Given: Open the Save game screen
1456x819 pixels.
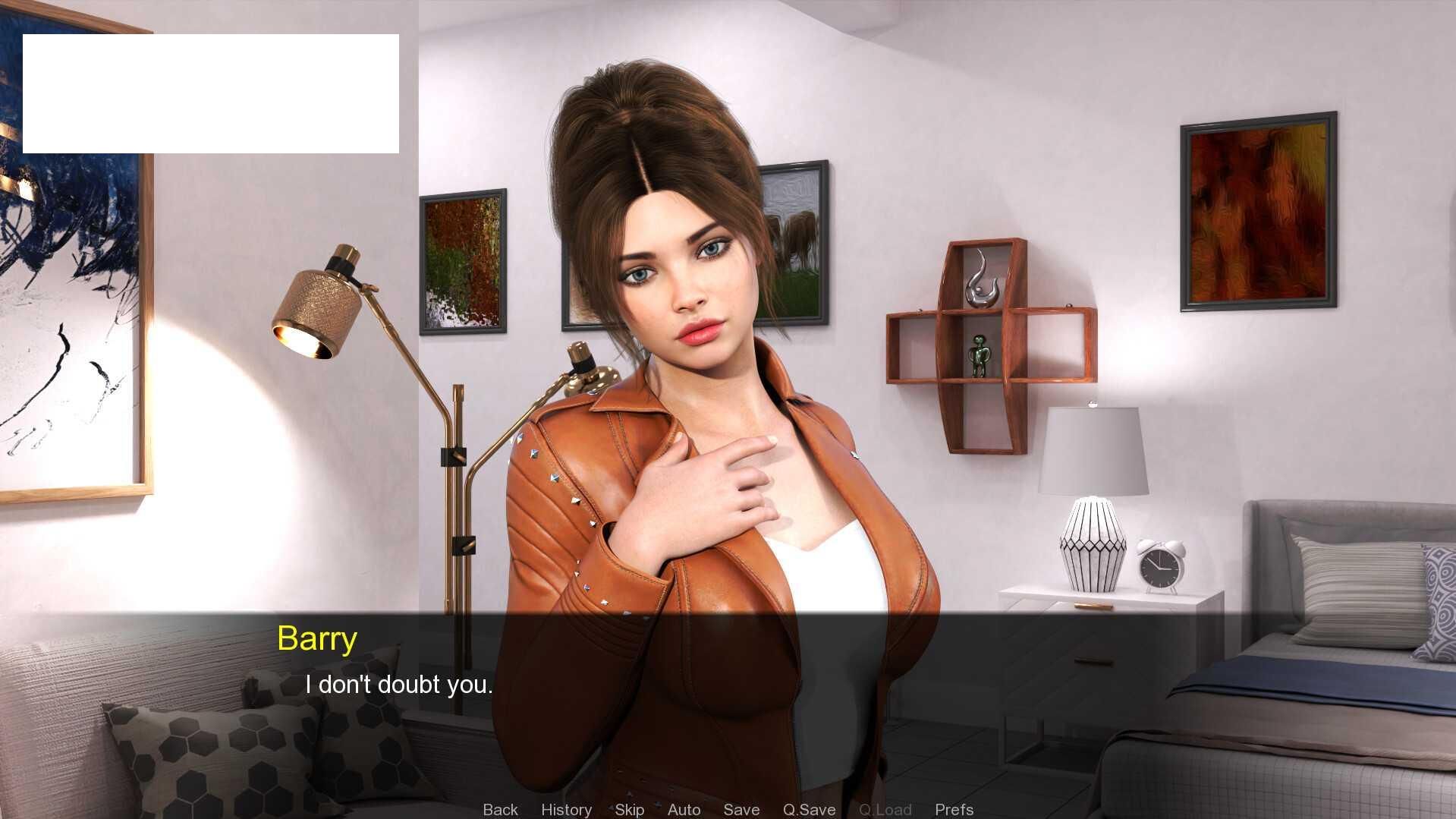Looking at the screenshot, I should pos(741,809).
